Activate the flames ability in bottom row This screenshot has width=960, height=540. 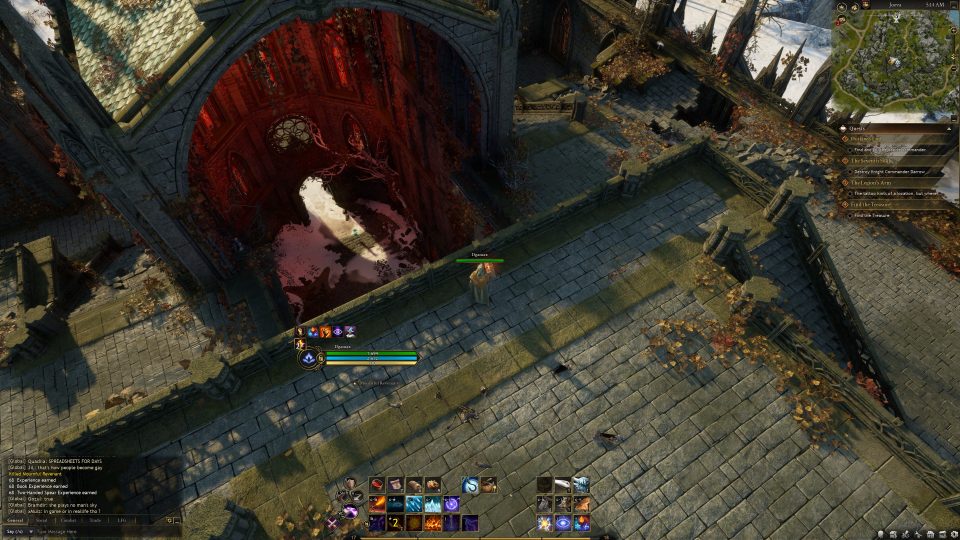[x=433, y=523]
